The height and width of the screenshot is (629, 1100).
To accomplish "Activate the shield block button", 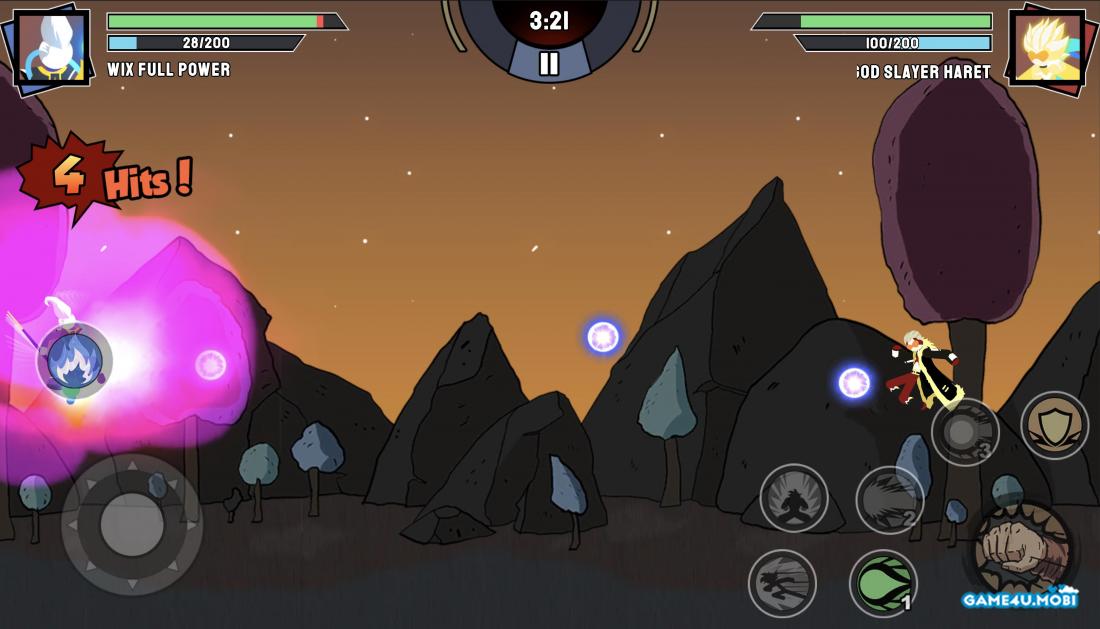I will coord(1054,425).
